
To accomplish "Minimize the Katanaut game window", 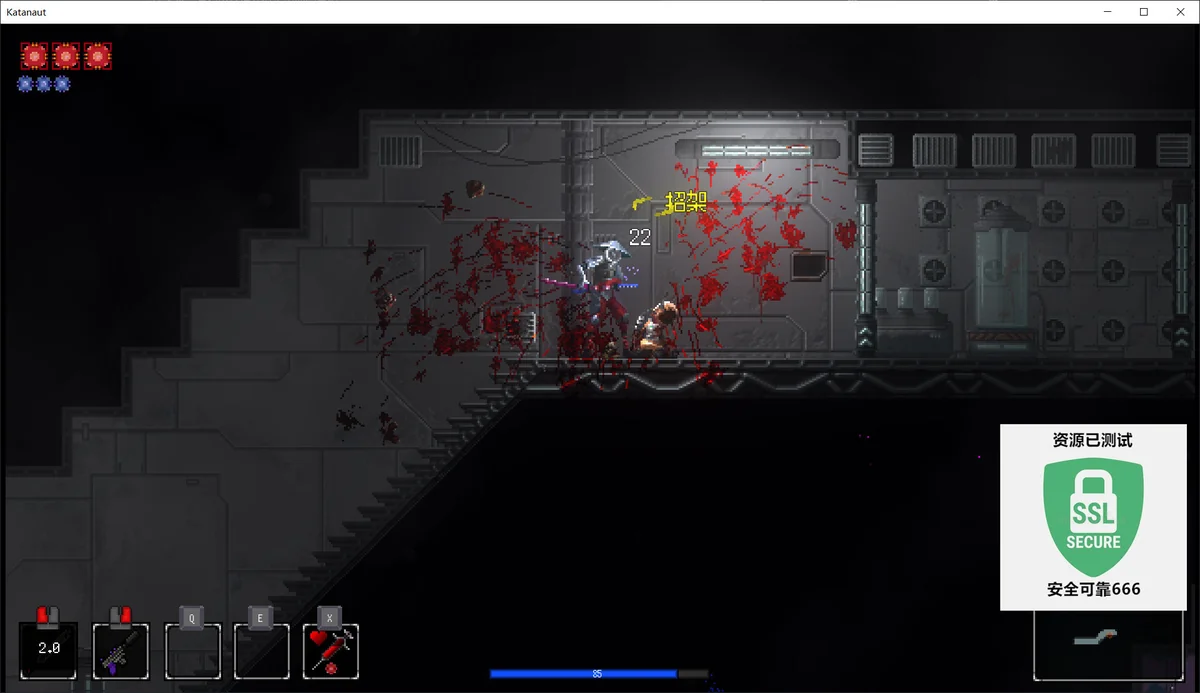I will coord(1109,12).
